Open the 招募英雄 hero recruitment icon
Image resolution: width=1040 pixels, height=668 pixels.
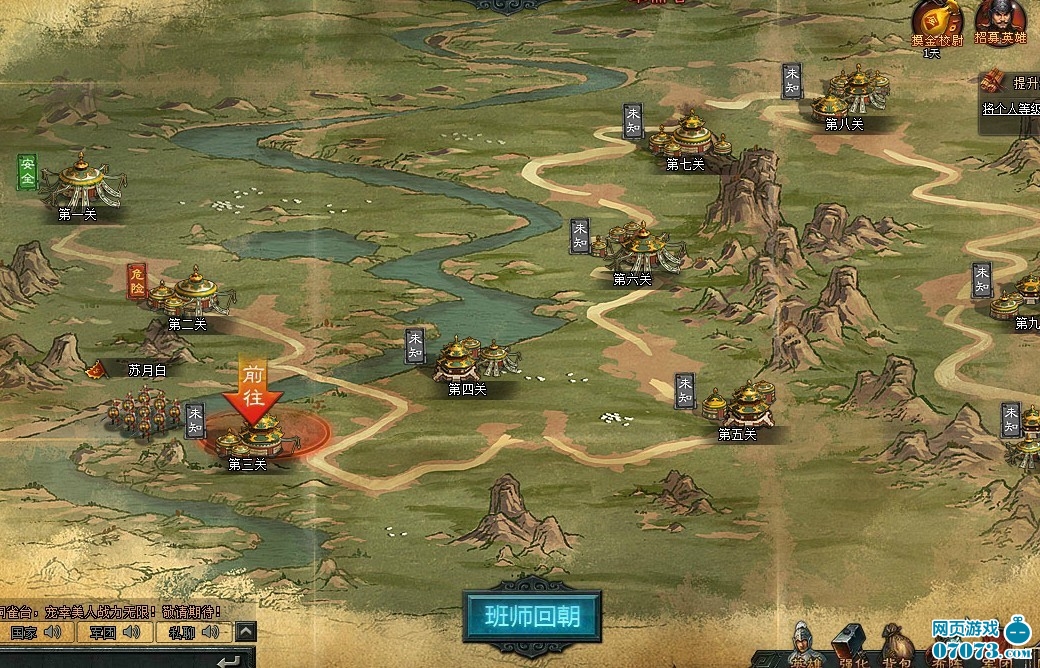point(1000,19)
